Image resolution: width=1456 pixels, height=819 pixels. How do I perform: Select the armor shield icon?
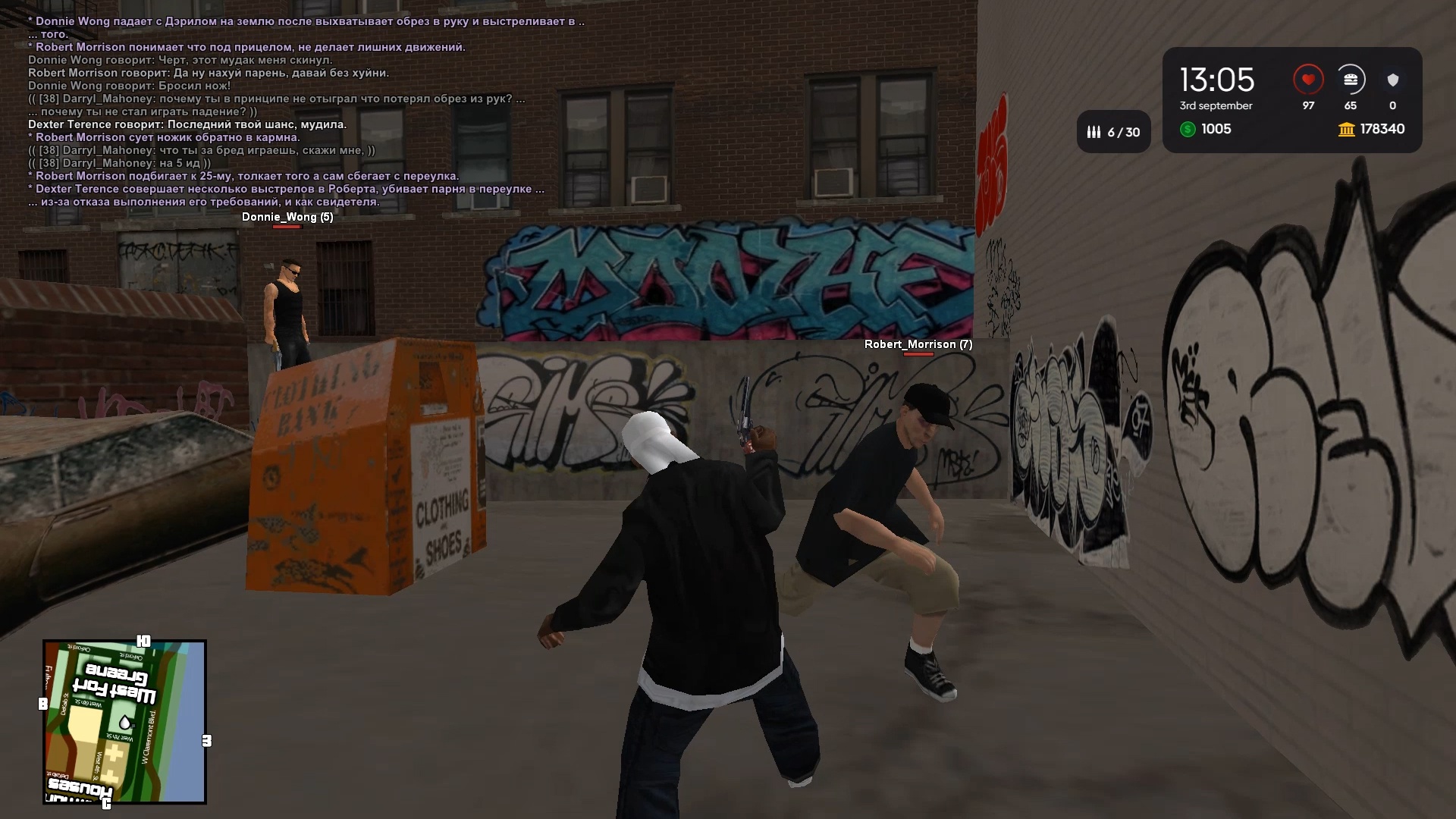[1392, 80]
